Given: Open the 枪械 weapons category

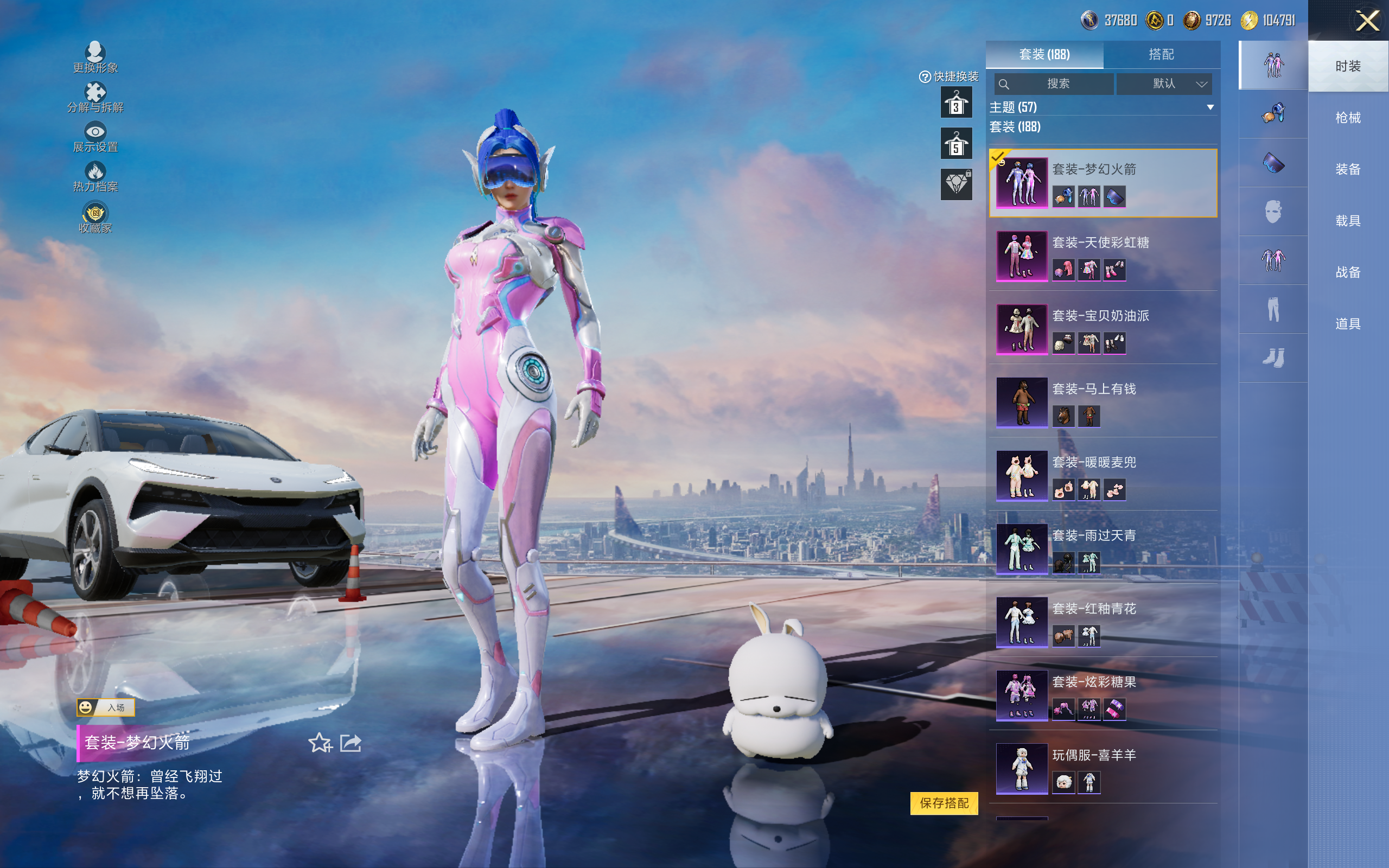Looking at the screenshot, I should (1347, 118).
